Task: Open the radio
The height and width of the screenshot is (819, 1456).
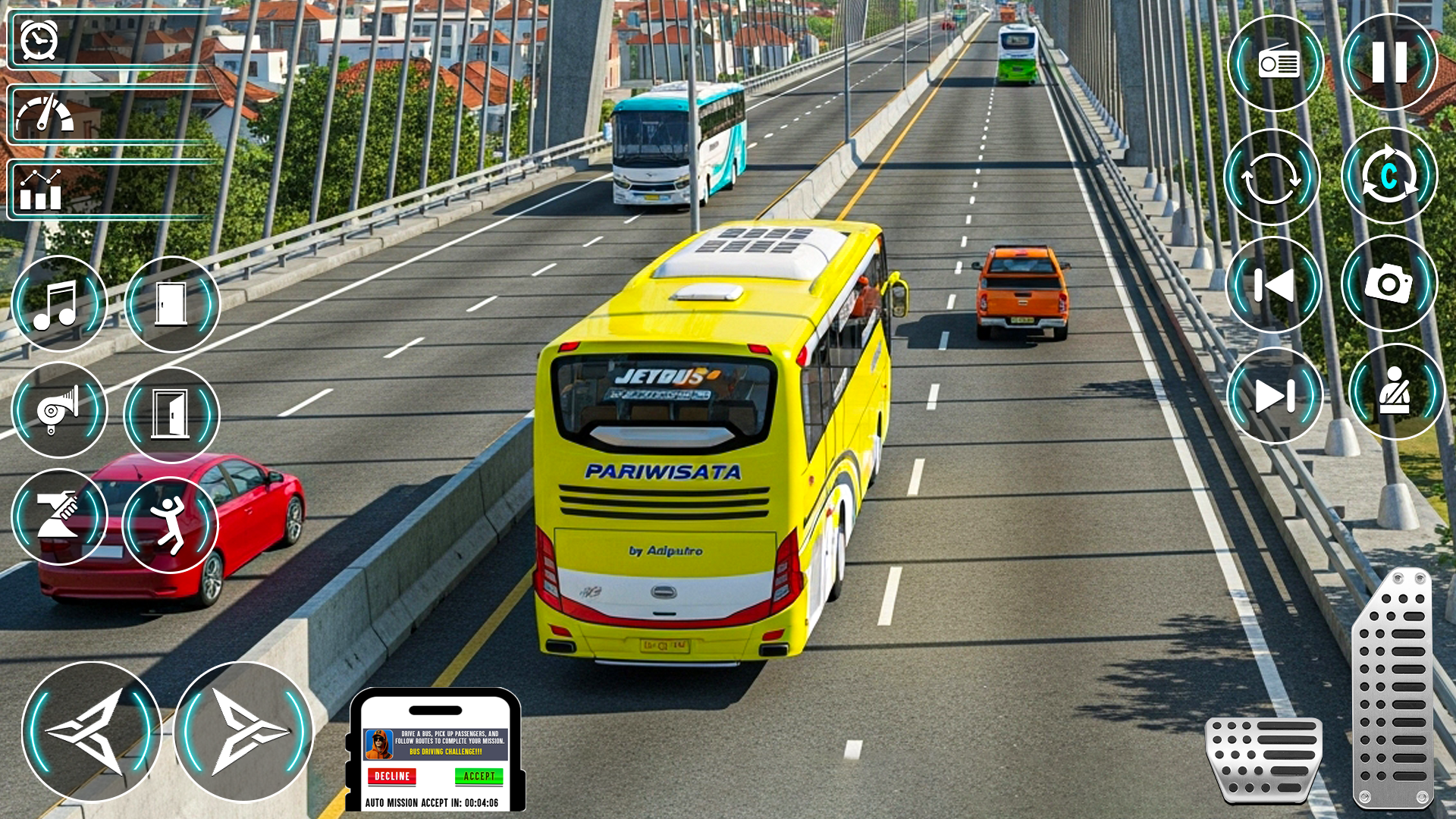Action: click(x=1276, y=64)
